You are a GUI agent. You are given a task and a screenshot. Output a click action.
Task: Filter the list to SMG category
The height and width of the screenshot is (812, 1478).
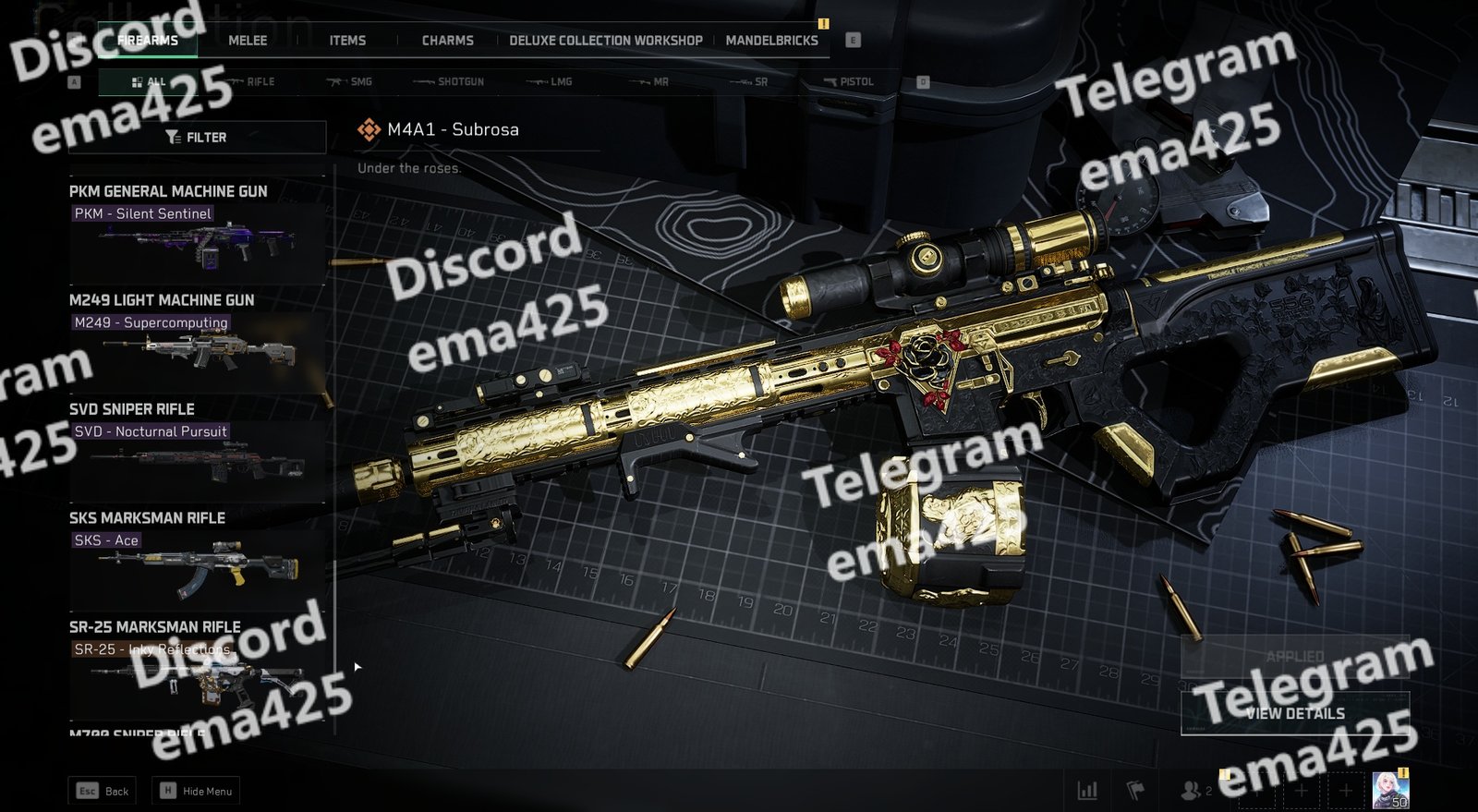pyautogui.click(x=350, y=82)
